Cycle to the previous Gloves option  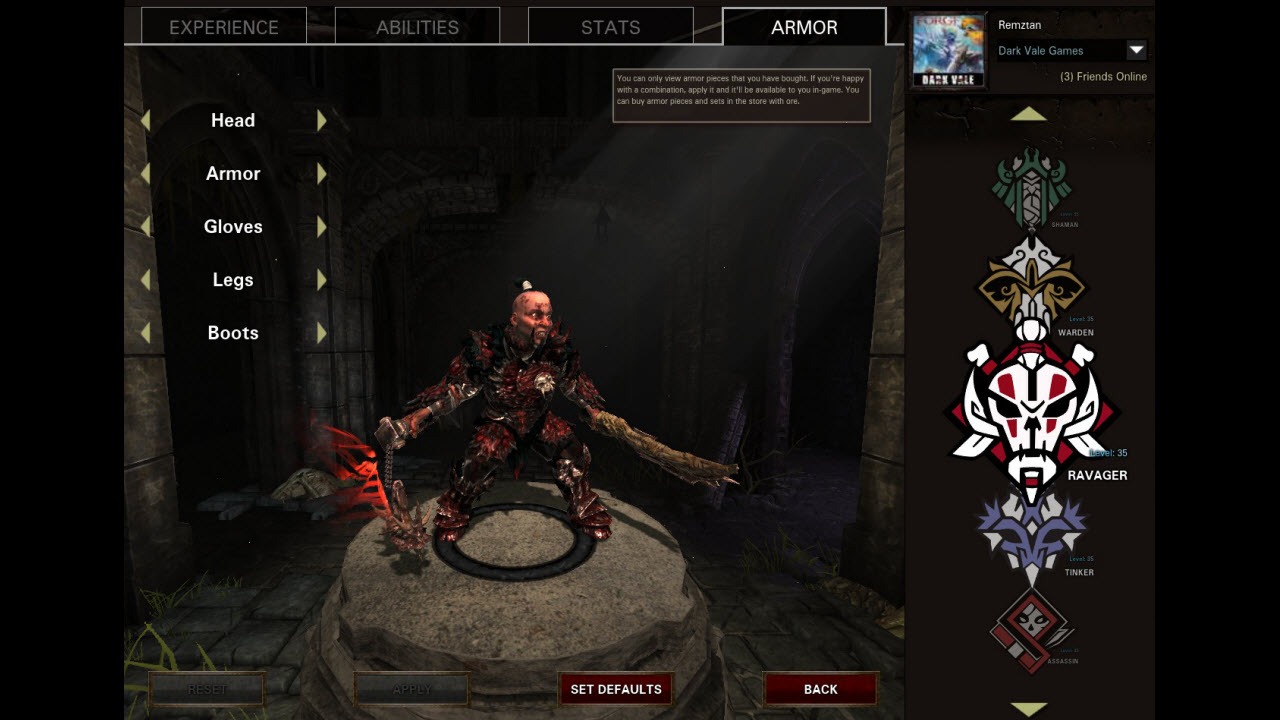146,226
